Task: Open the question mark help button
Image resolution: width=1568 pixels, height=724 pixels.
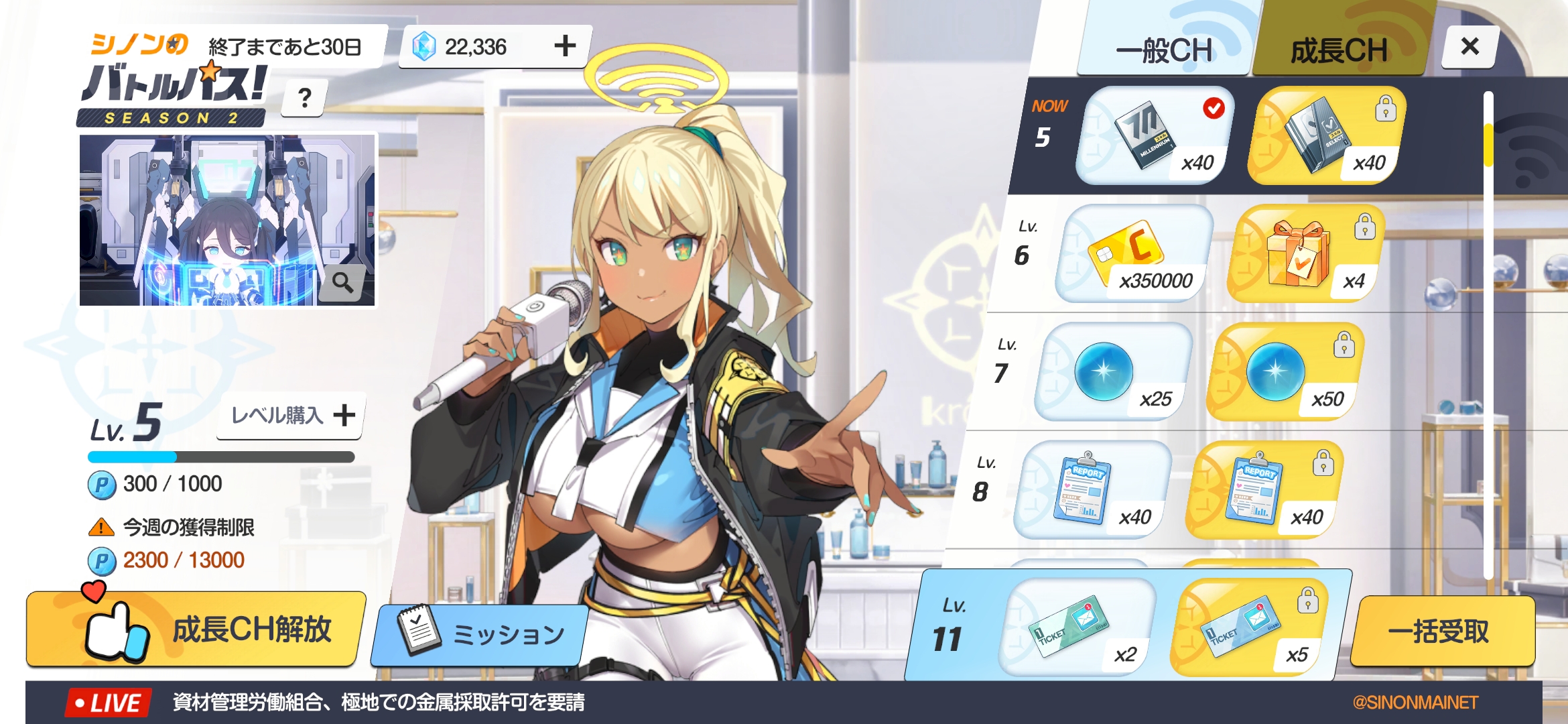Action: point(305,99)
